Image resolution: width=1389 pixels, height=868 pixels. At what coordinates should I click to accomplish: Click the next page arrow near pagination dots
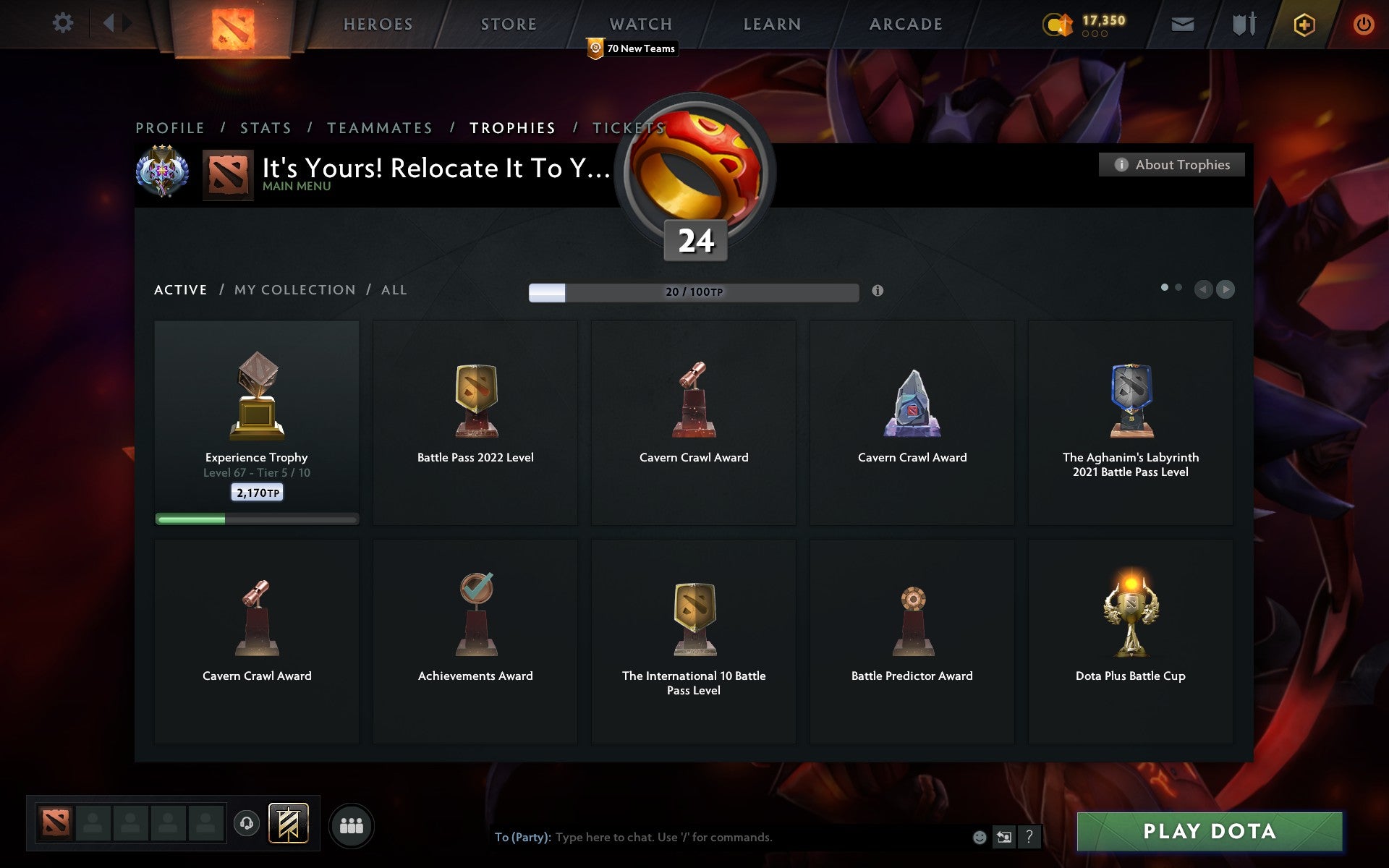pos(1226,289)
